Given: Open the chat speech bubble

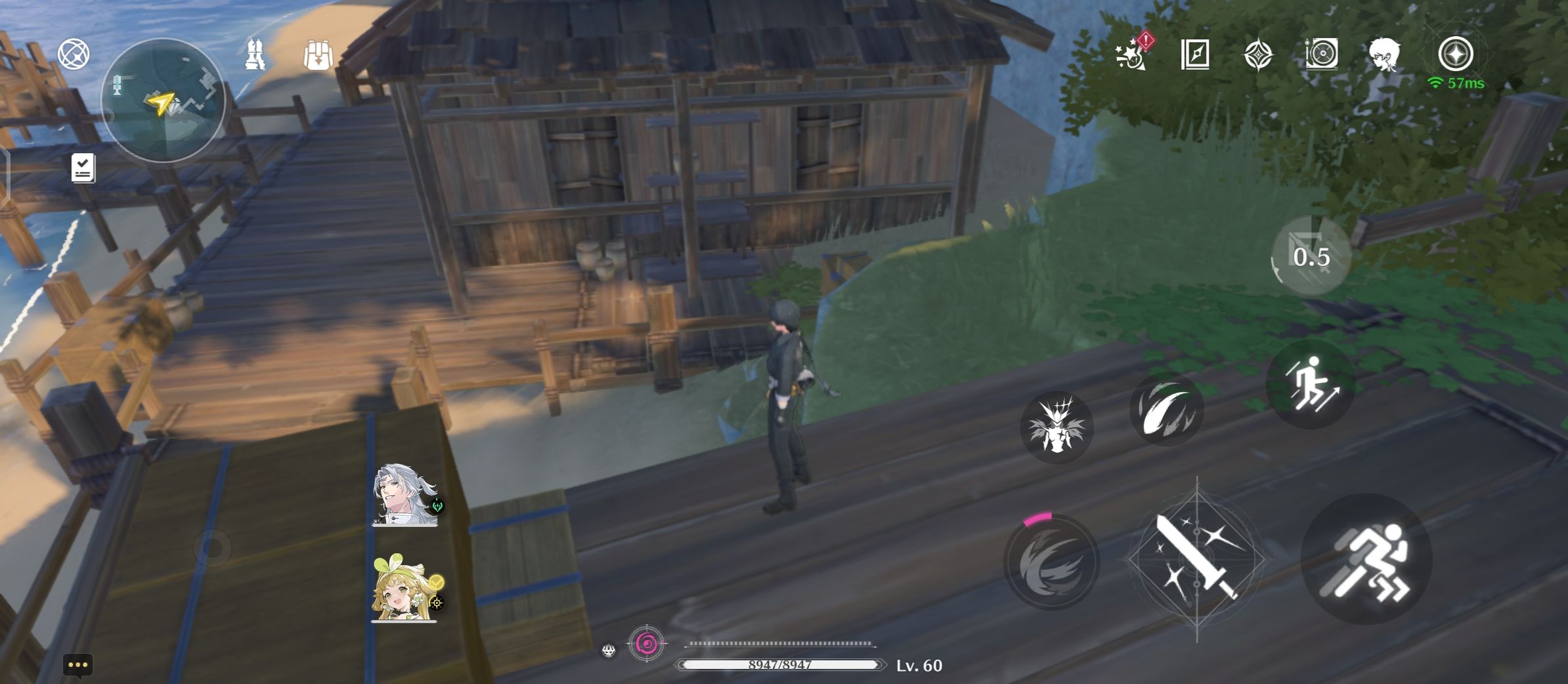Looking at the screenshot, I should [x=77, y=665].
